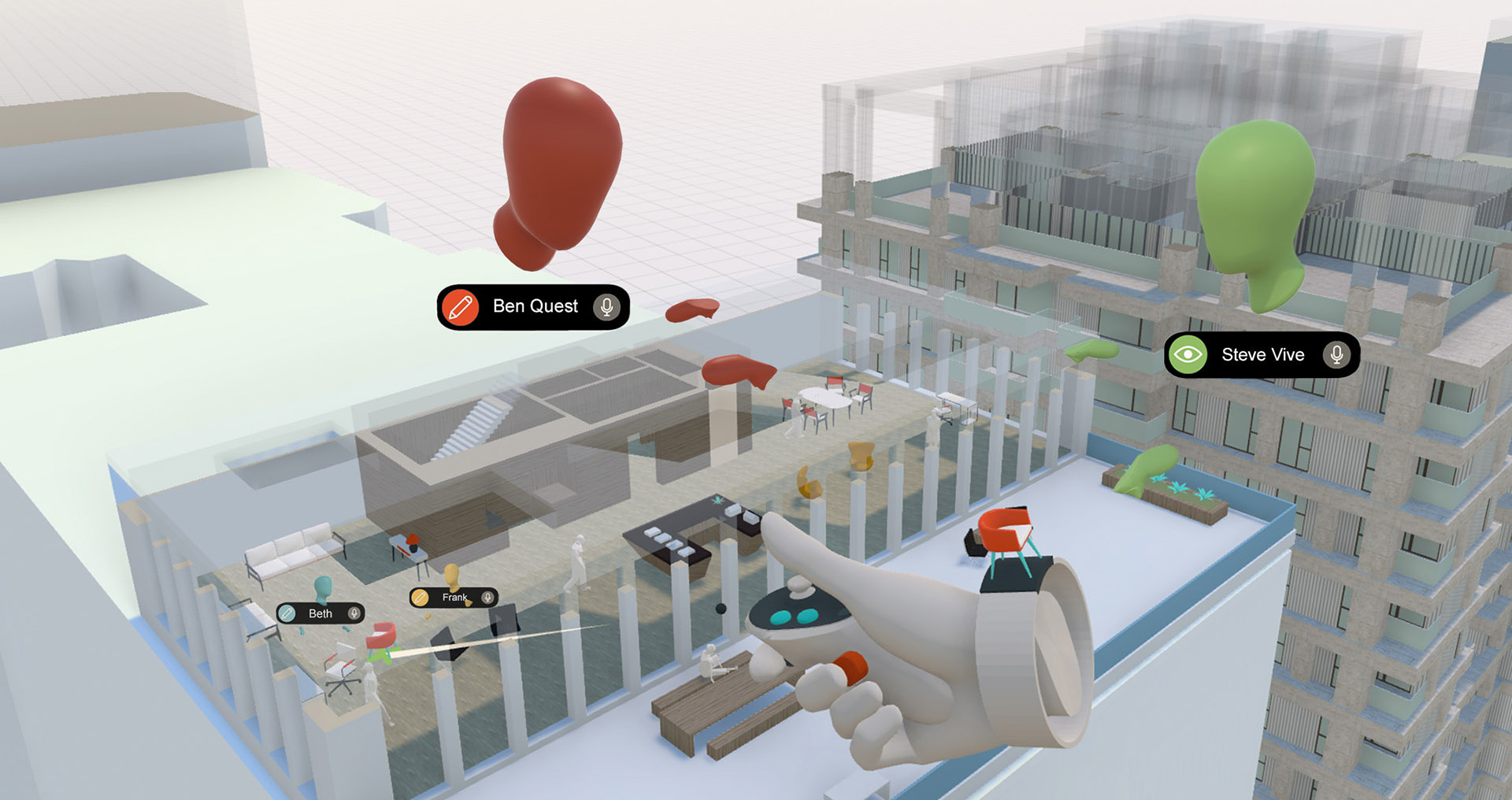Click the Ben Quest name label
1512x800 pixels.
pyautogui.click(x=533, y=306)
